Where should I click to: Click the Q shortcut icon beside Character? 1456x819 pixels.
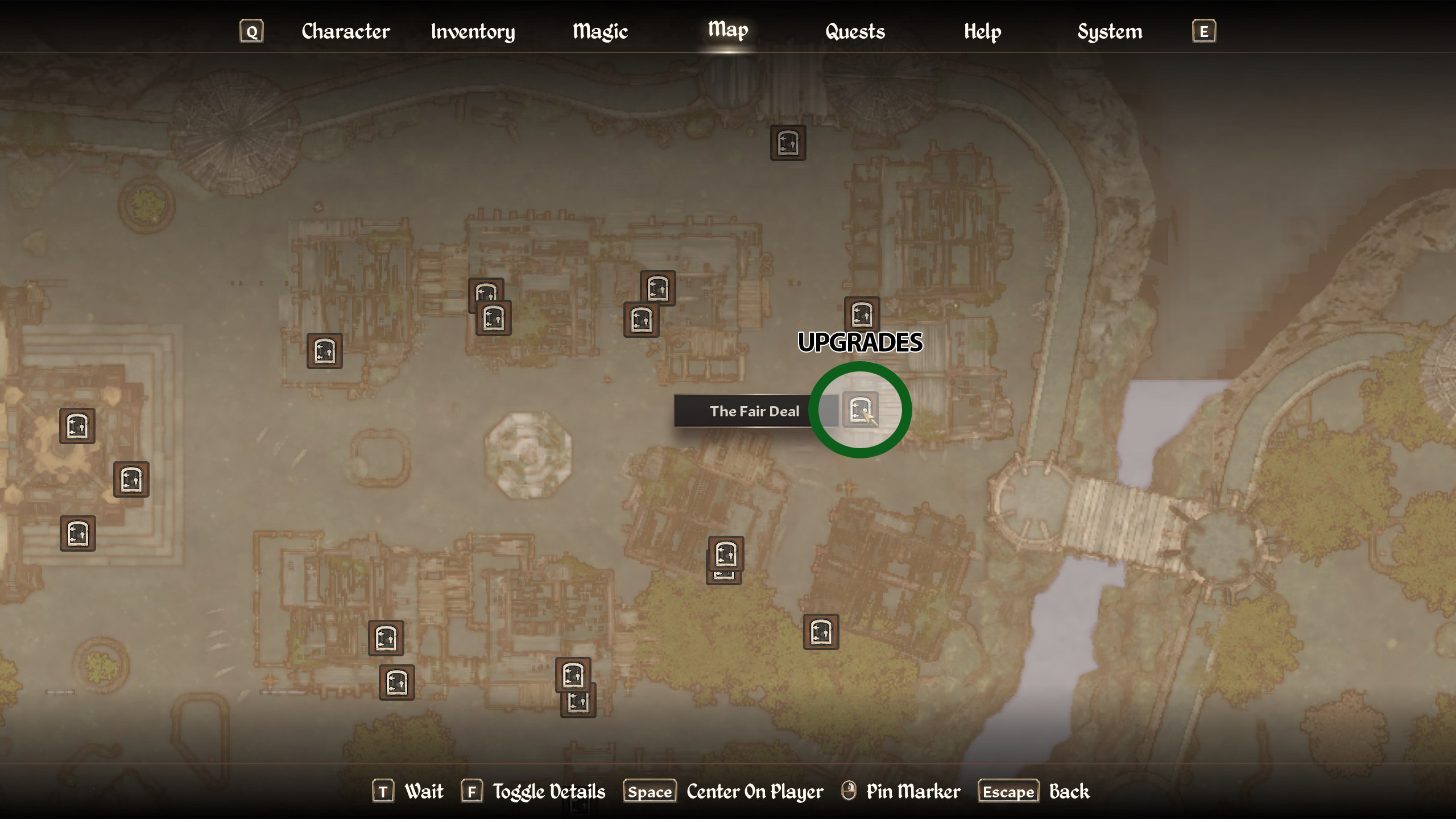[252, 32]
